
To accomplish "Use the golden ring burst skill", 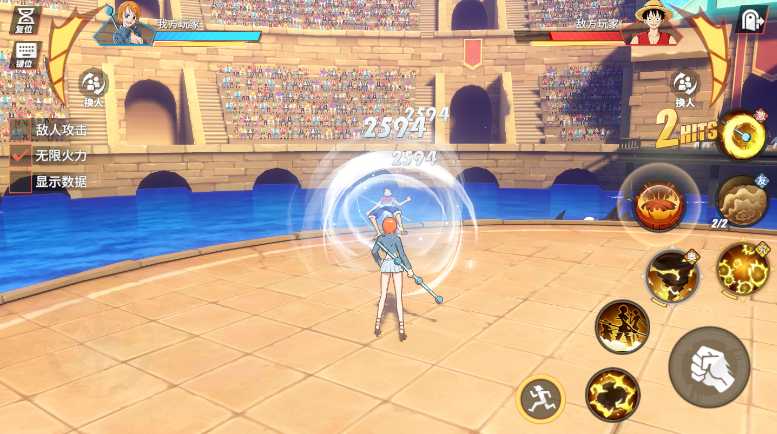I will 742,133.
